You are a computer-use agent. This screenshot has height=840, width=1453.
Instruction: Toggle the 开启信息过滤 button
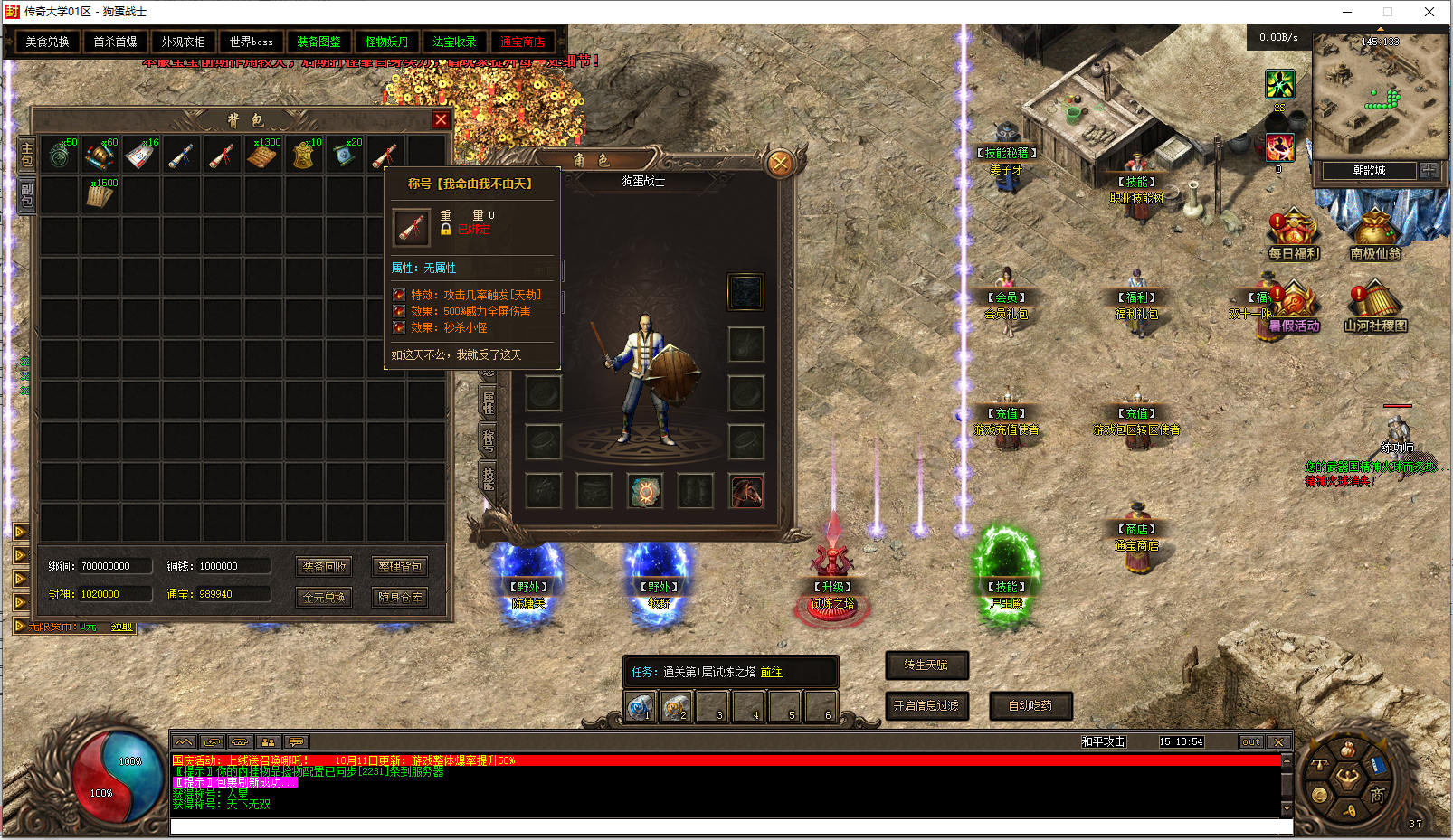tap(926, 705)
